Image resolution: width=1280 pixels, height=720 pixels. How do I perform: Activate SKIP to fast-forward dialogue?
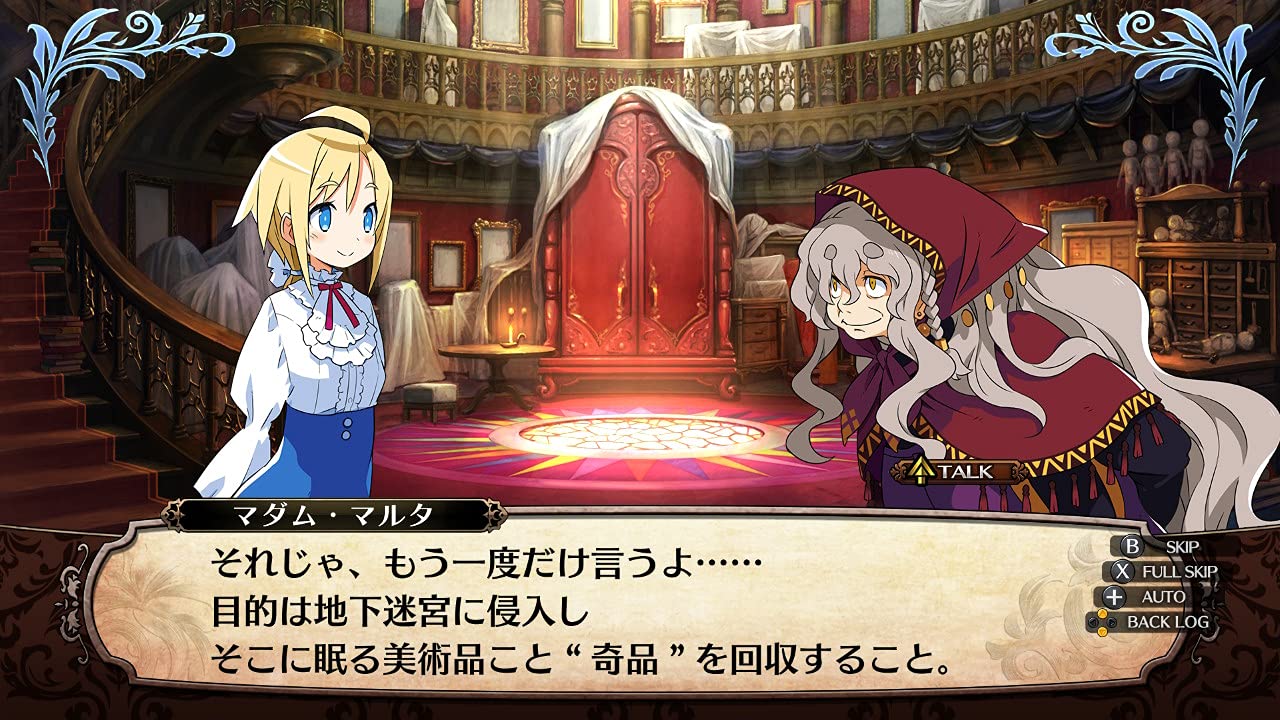pos(1182,547)
